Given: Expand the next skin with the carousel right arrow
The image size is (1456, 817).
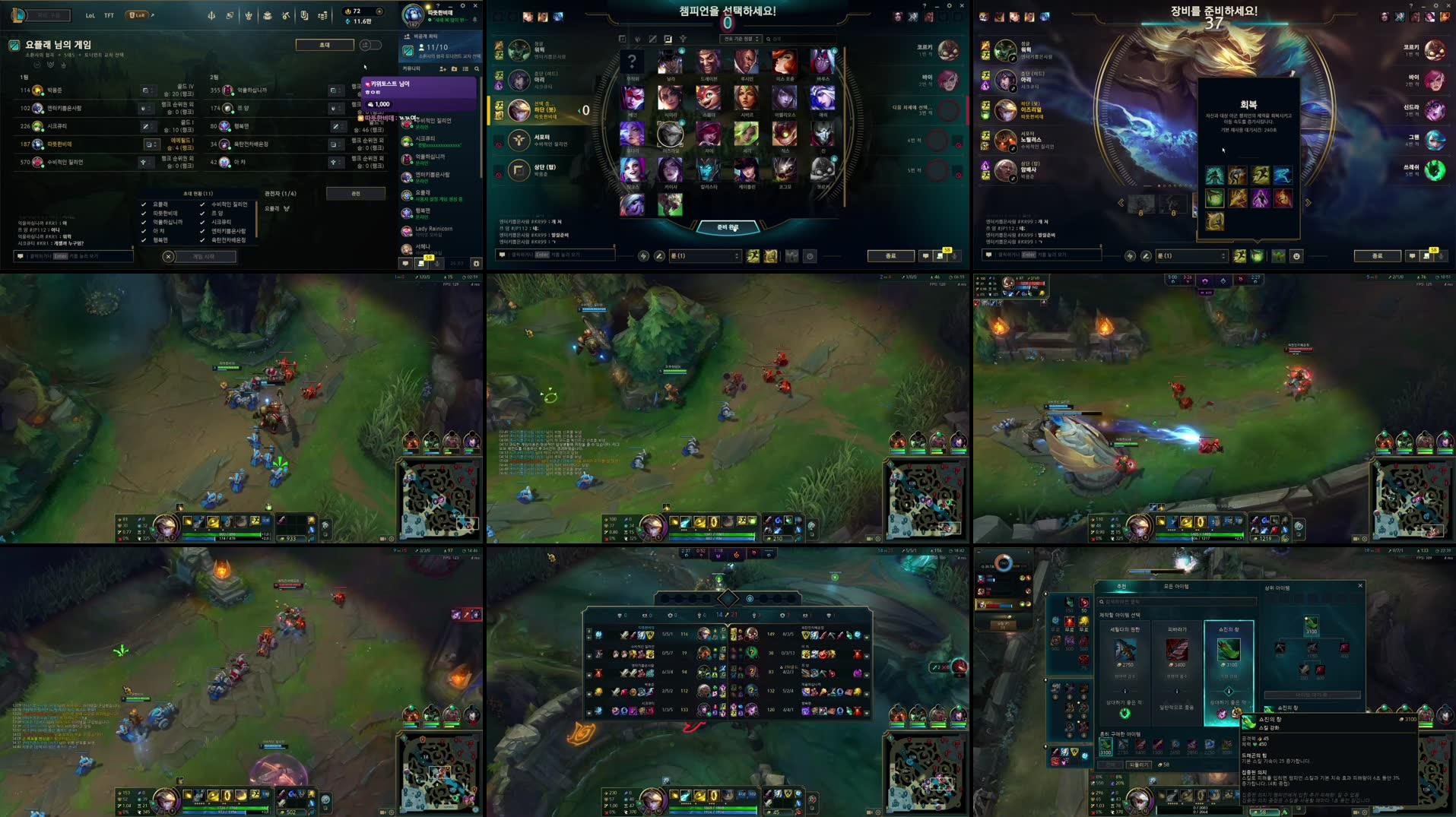Looking at the screenshot, I should pos(1308,202).
